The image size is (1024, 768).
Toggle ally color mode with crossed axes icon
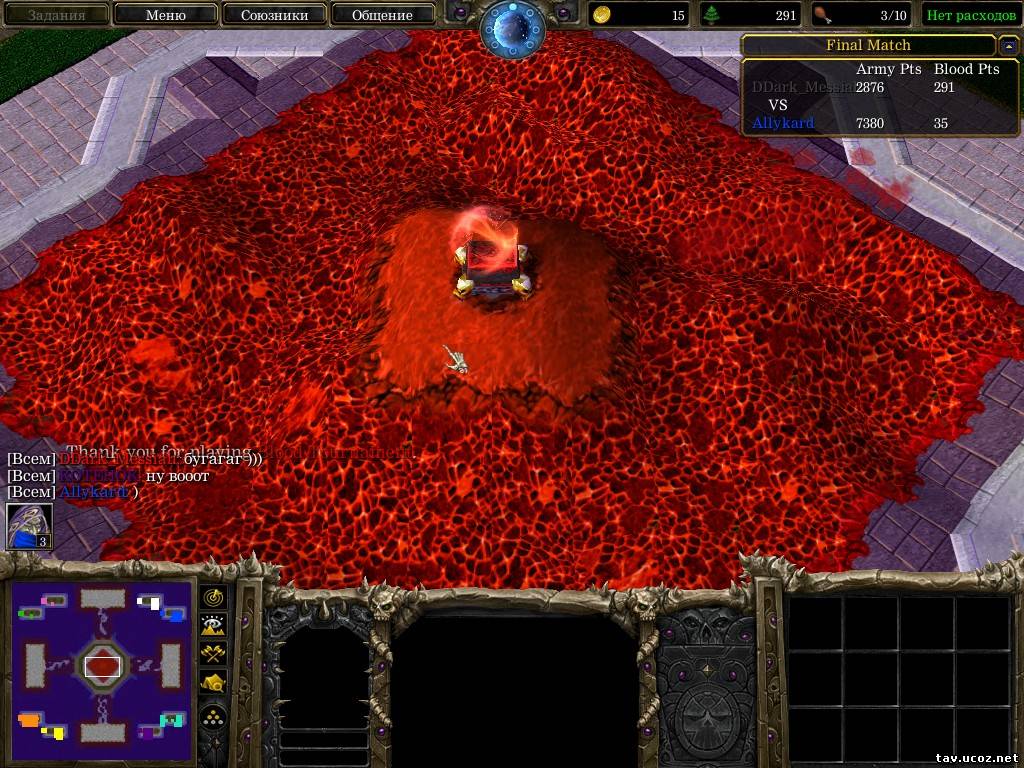[x=214, y=654]
